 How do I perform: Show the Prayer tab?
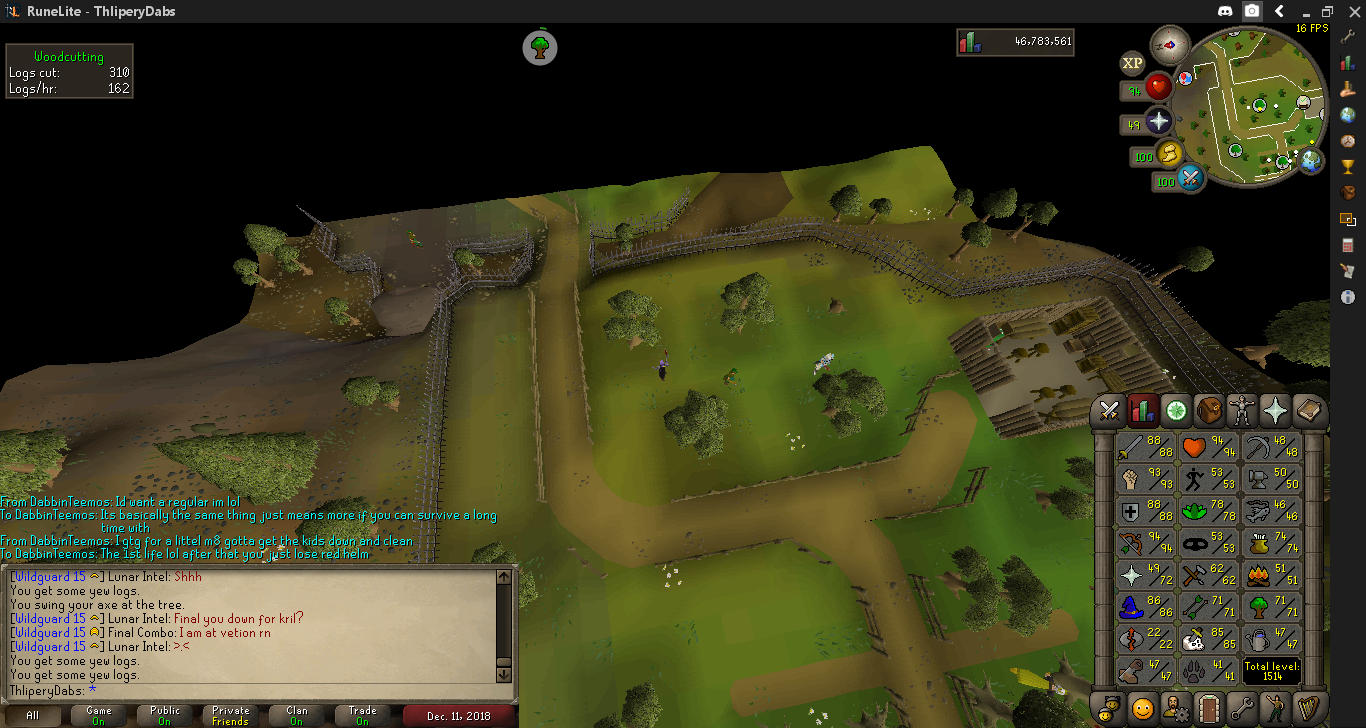coord(1275,409)
